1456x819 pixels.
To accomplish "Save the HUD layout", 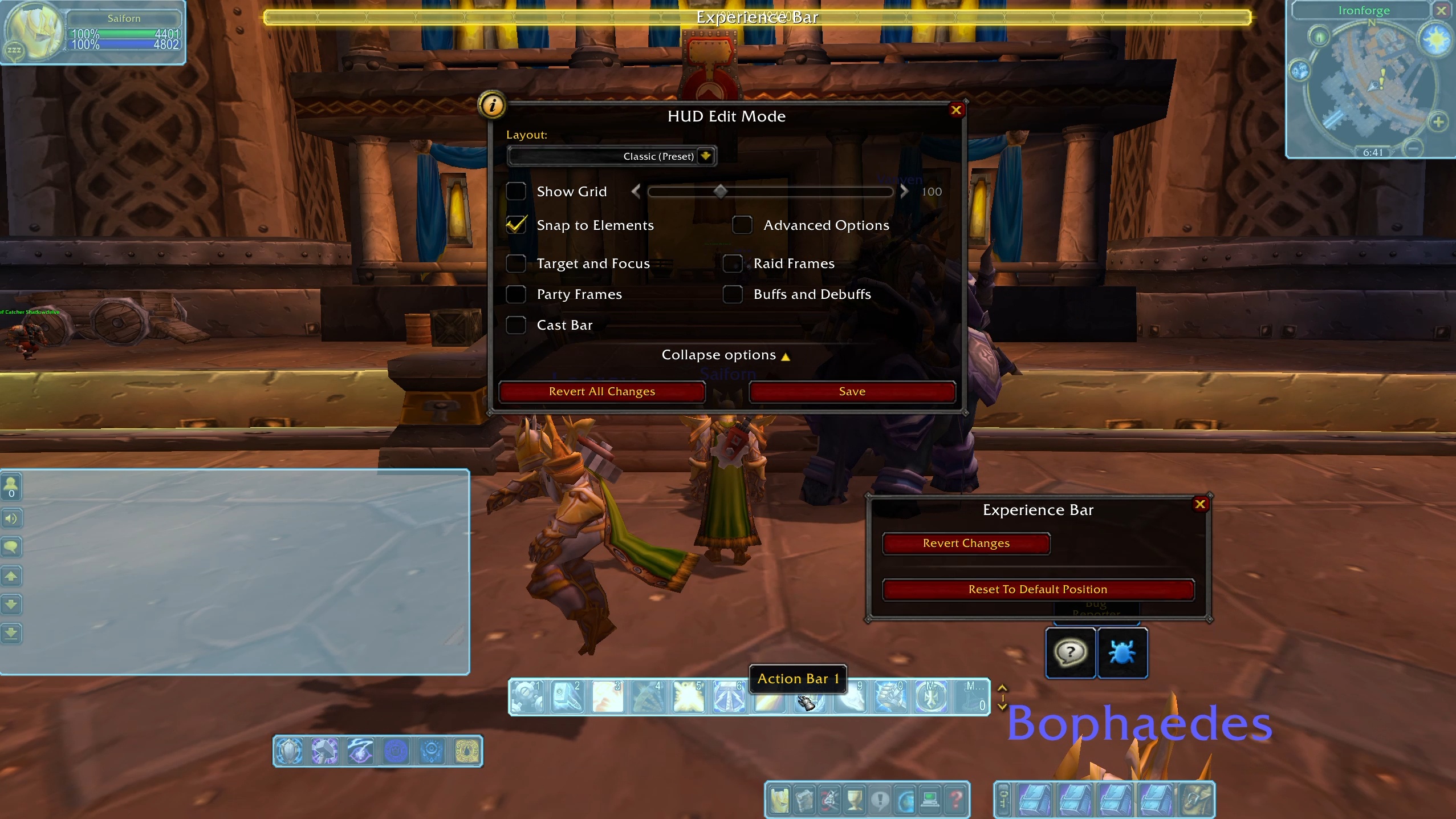I will (852, 392).
